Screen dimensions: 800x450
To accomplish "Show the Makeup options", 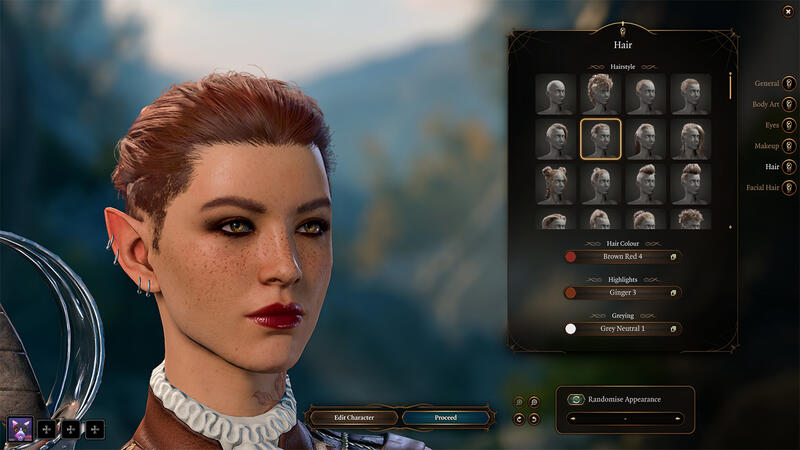I will 789,146.
